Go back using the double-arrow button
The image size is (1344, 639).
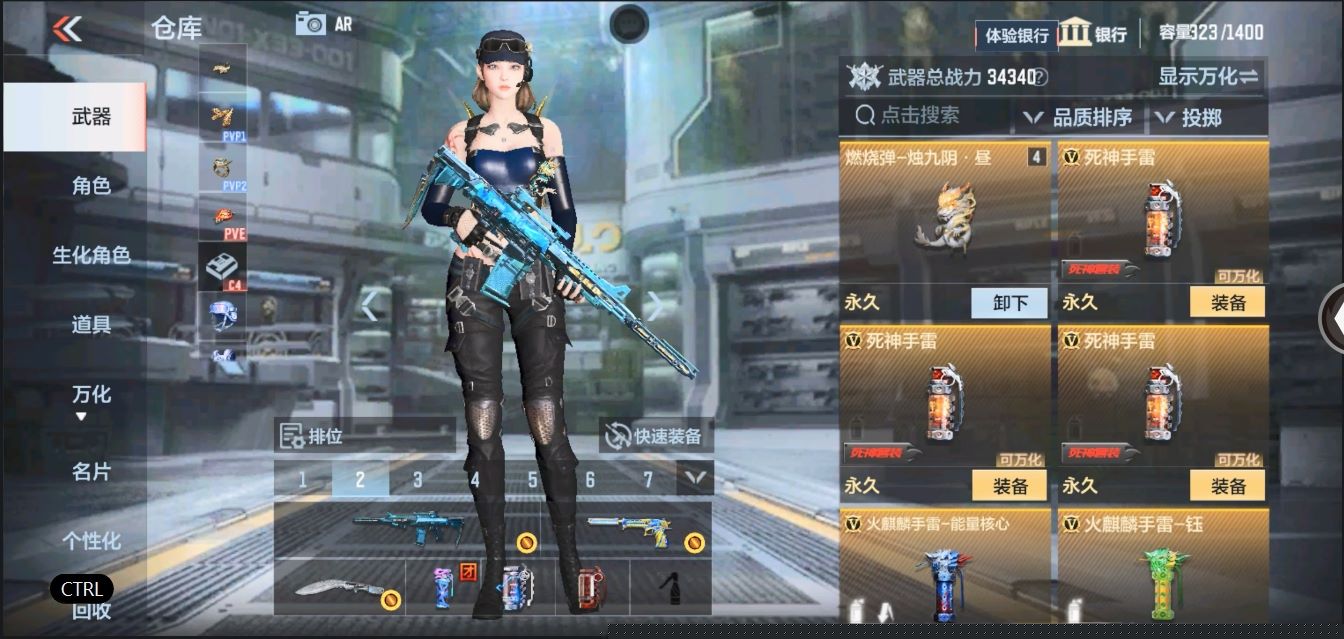click(x=67, y=29)
